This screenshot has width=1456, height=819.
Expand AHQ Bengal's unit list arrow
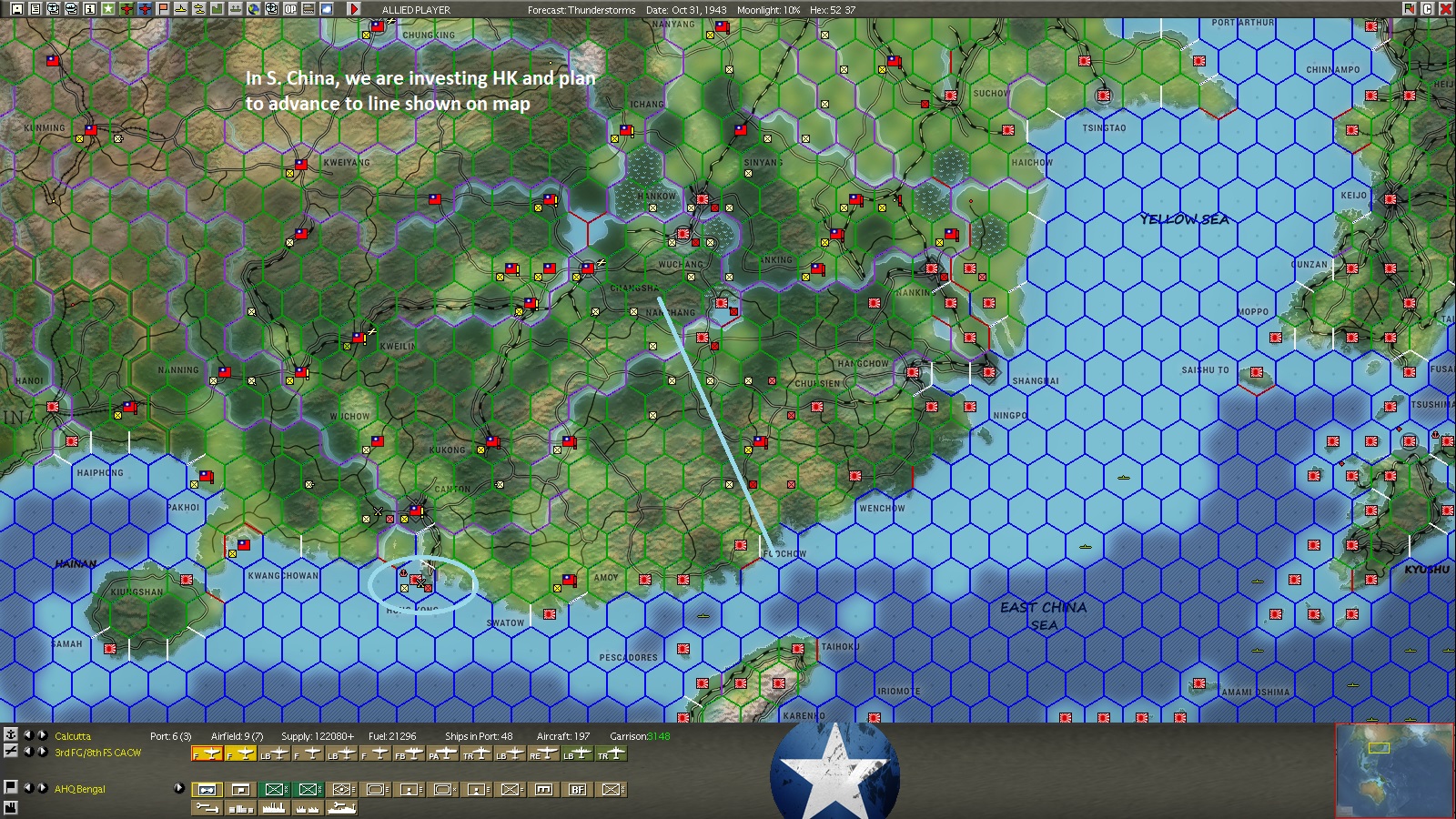coord(179,788)
